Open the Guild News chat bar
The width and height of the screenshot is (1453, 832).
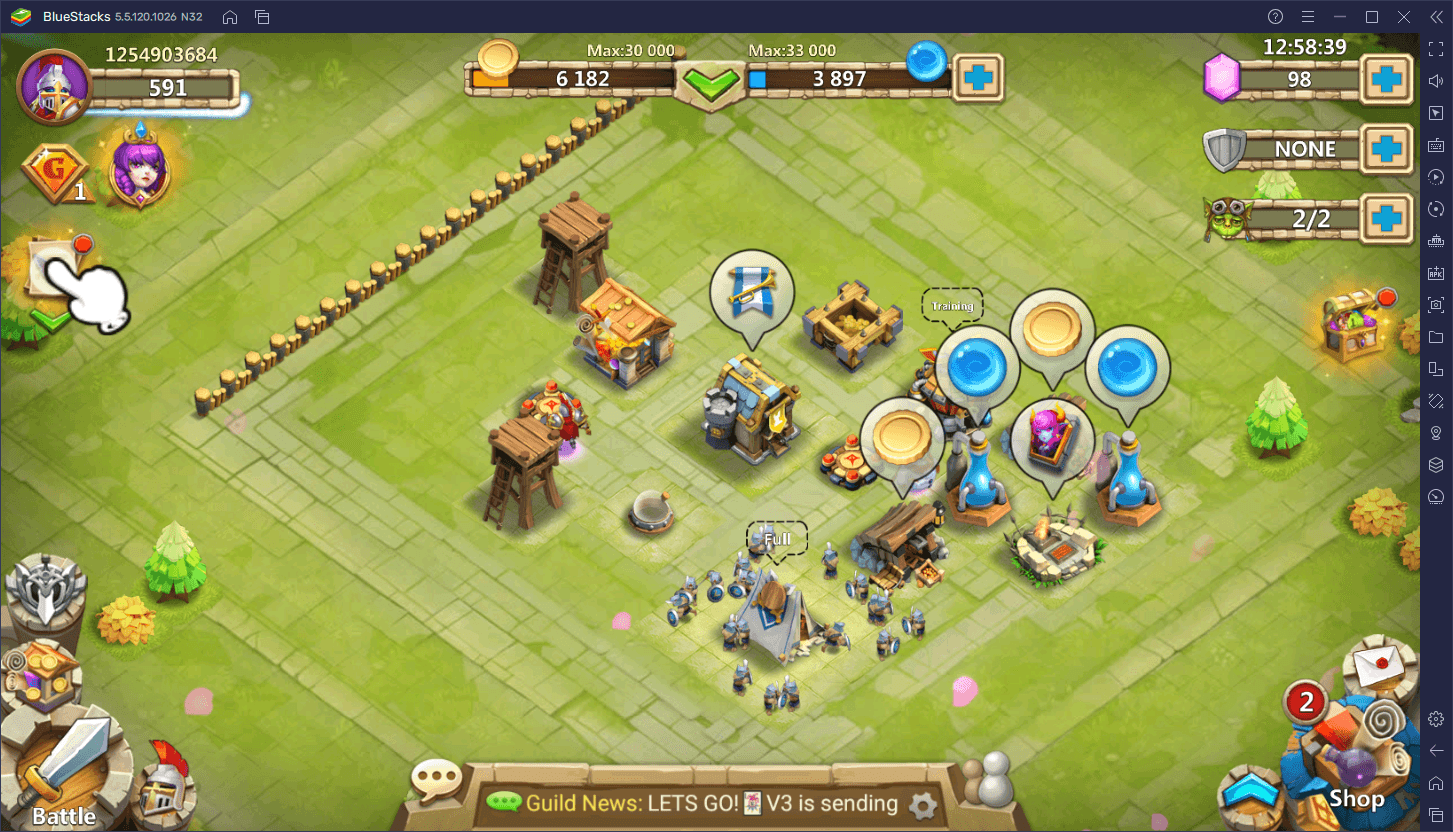[700, 803]
